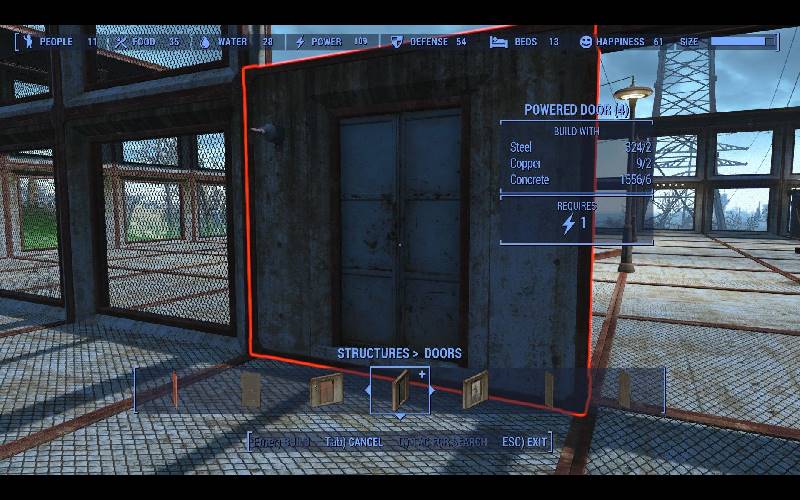Pick the door thumbnail with the small window
The image size is (800, 500).
[475, 388]
